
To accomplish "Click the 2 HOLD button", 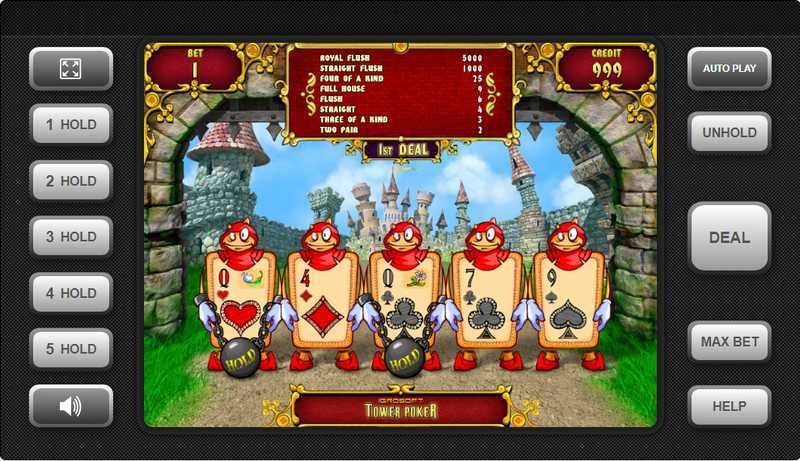I will (71, 181).
